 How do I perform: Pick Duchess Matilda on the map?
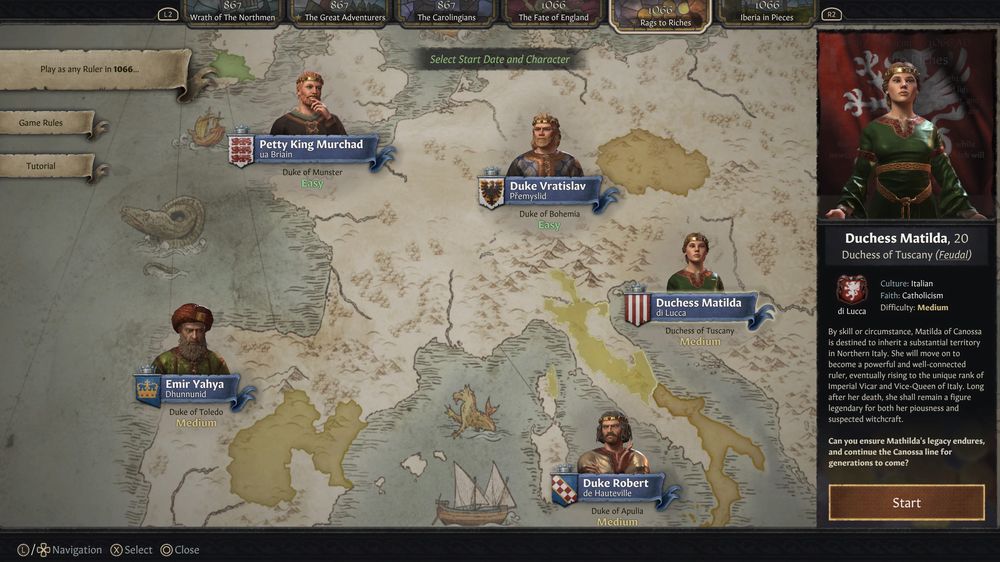pyautogui.click(x=696, y=307)
